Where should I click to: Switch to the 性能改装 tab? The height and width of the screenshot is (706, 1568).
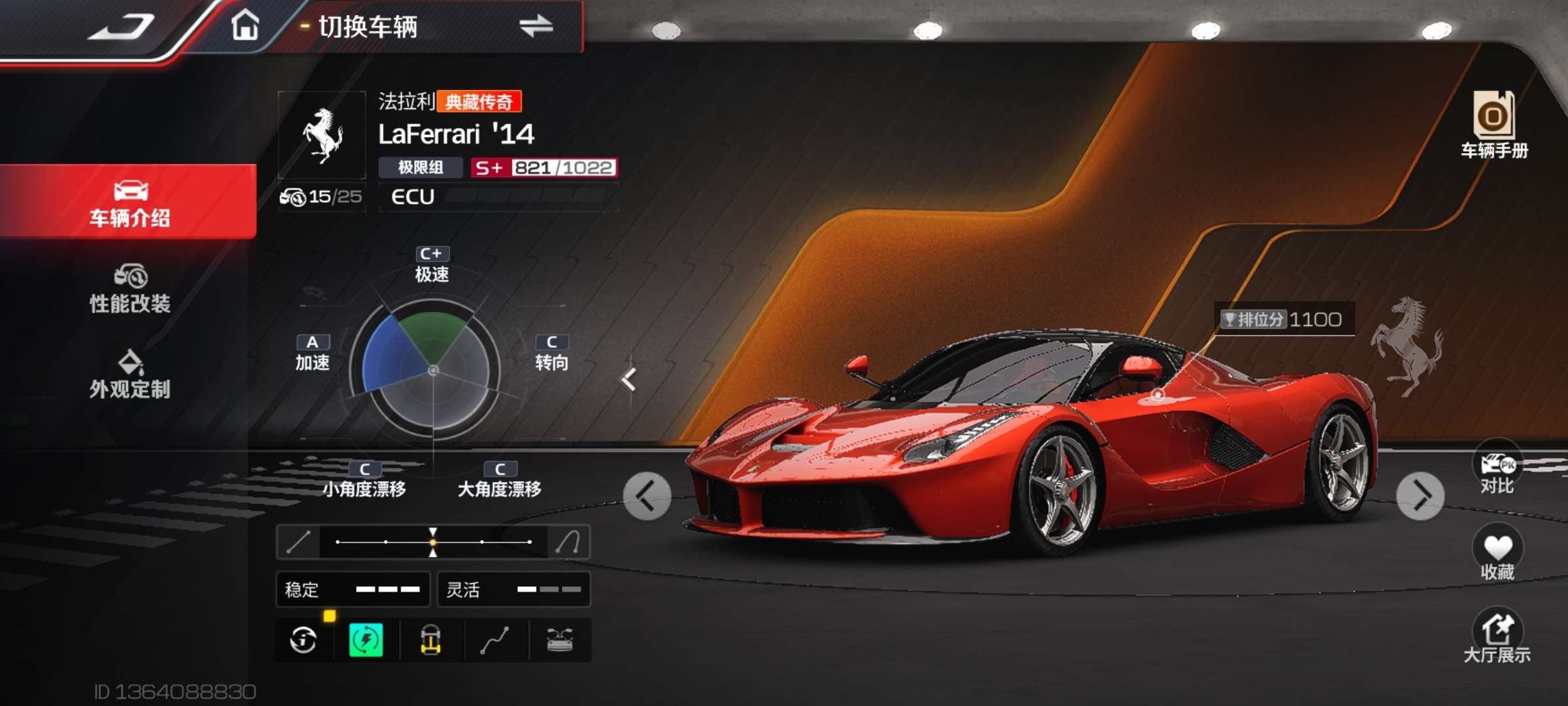129,289
